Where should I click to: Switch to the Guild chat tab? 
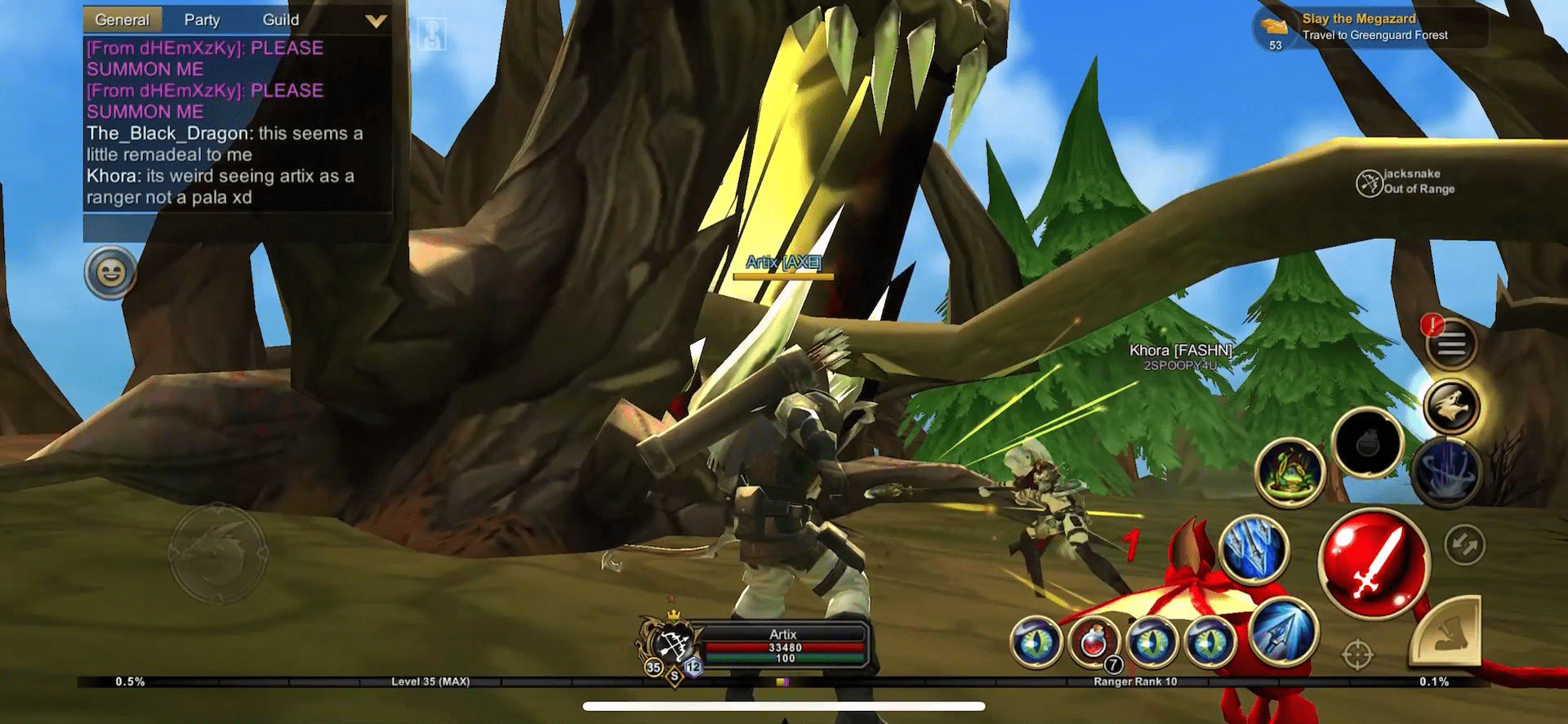(280, 20)
